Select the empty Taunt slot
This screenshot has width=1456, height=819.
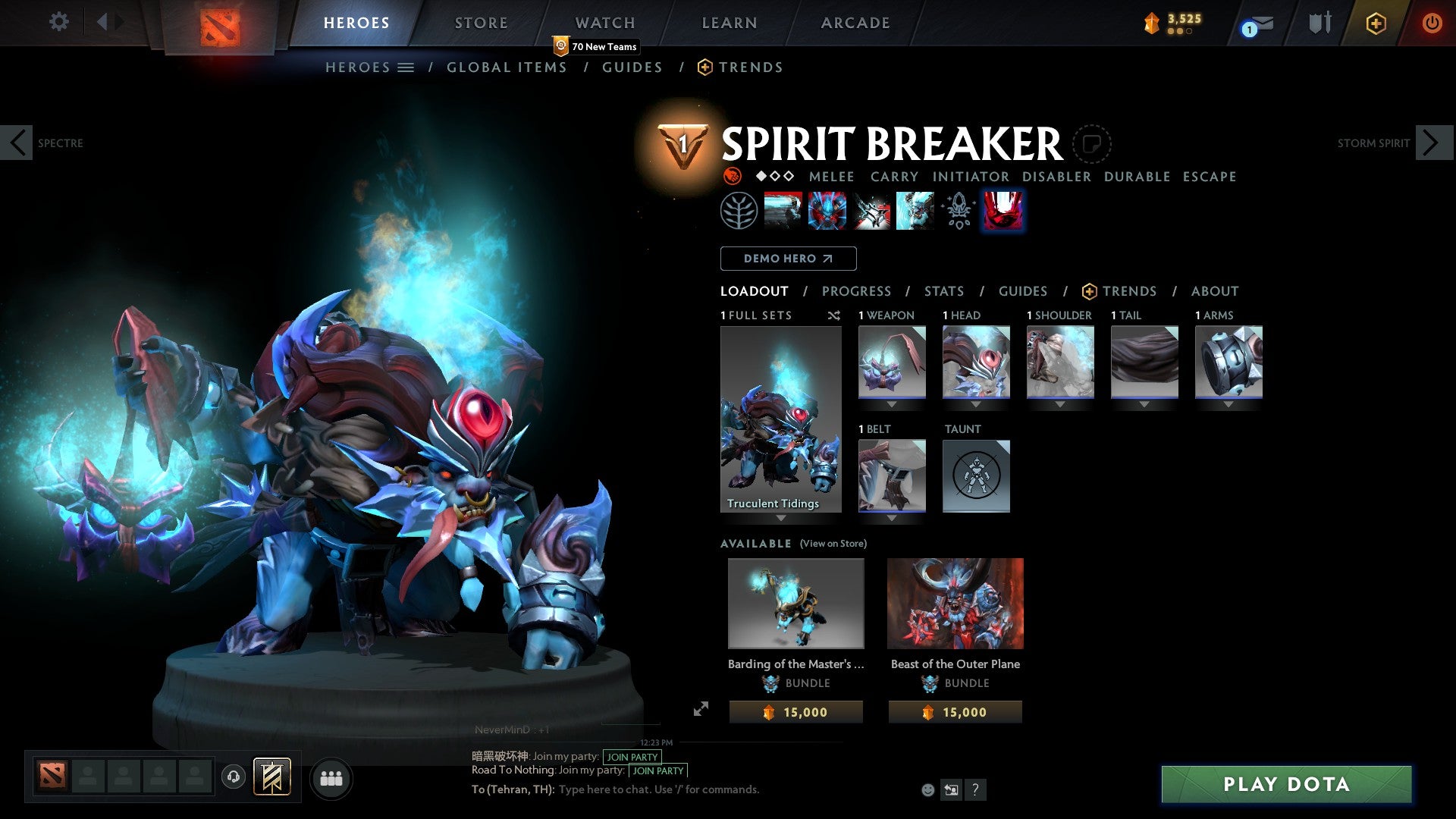click(x=976, y=475)
